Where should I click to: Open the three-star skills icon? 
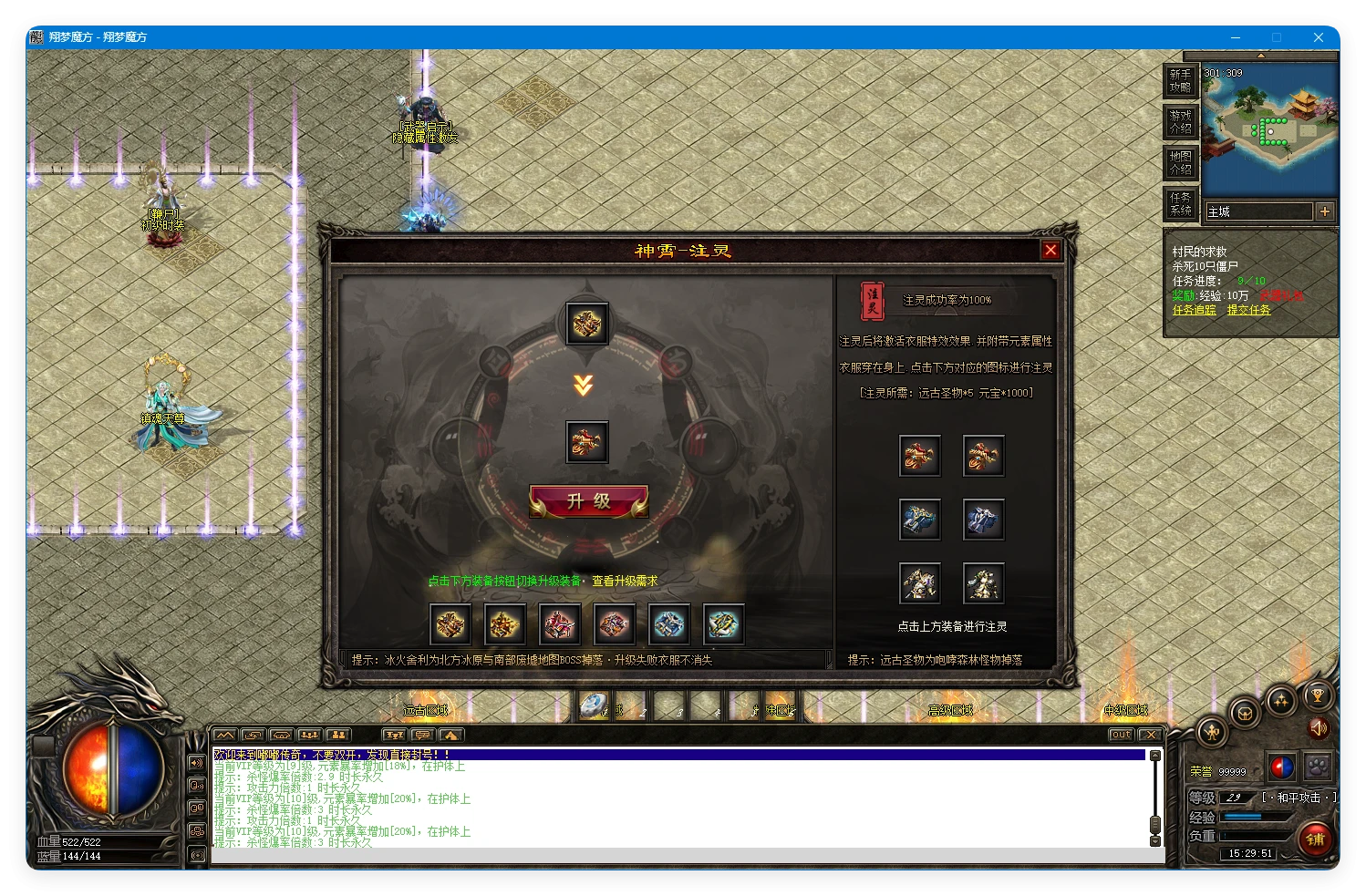[1281, 701]
